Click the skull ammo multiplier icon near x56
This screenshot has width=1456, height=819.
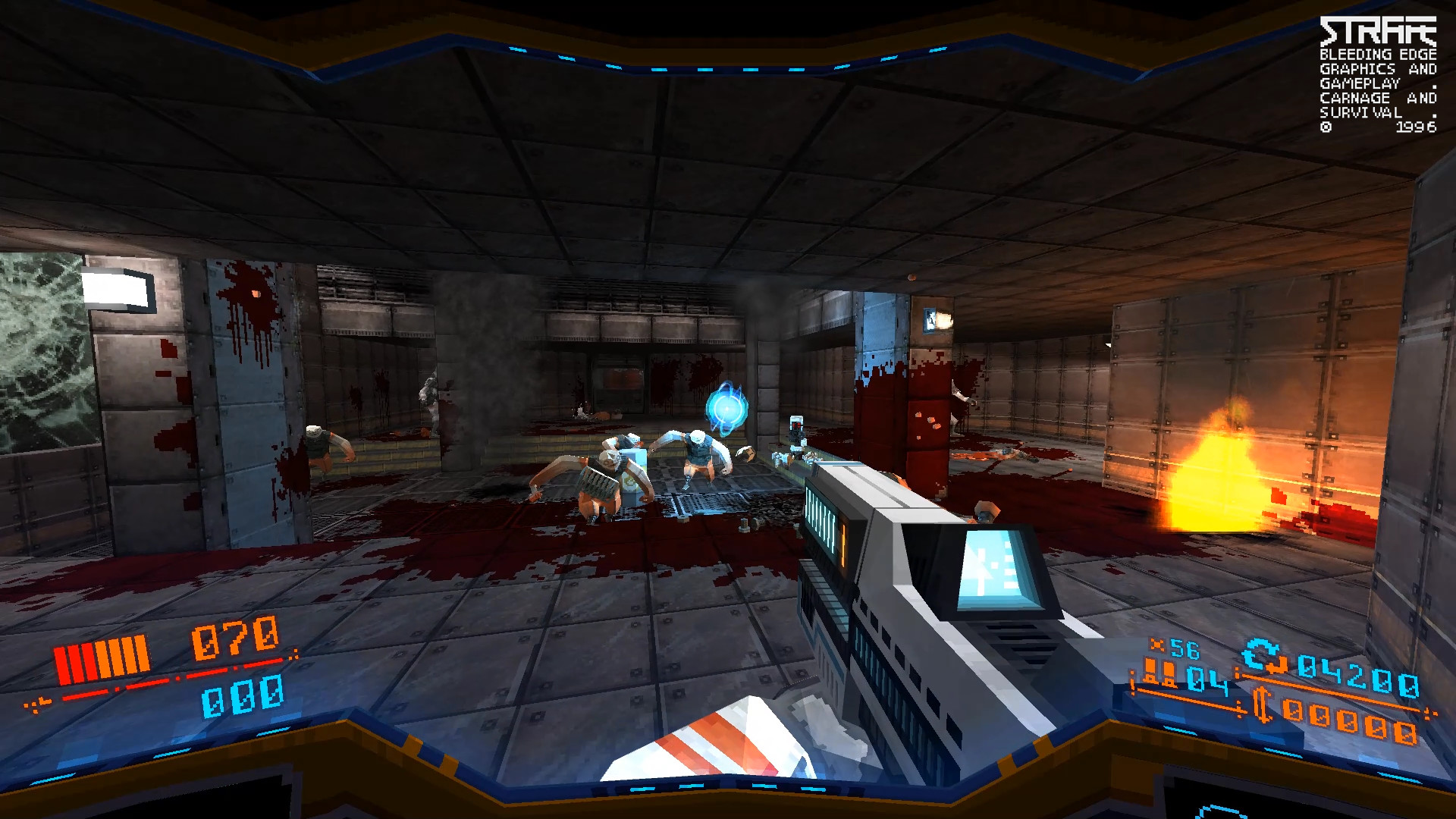[x=1157, y=645]
